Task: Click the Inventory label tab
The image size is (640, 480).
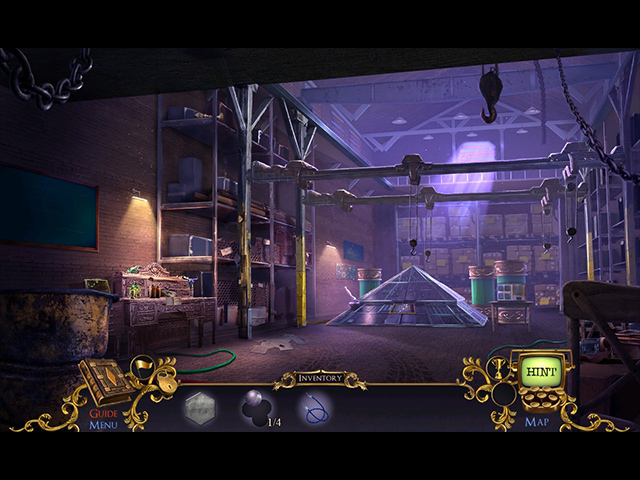Action: pyautogui.click(x=320, y=379)
